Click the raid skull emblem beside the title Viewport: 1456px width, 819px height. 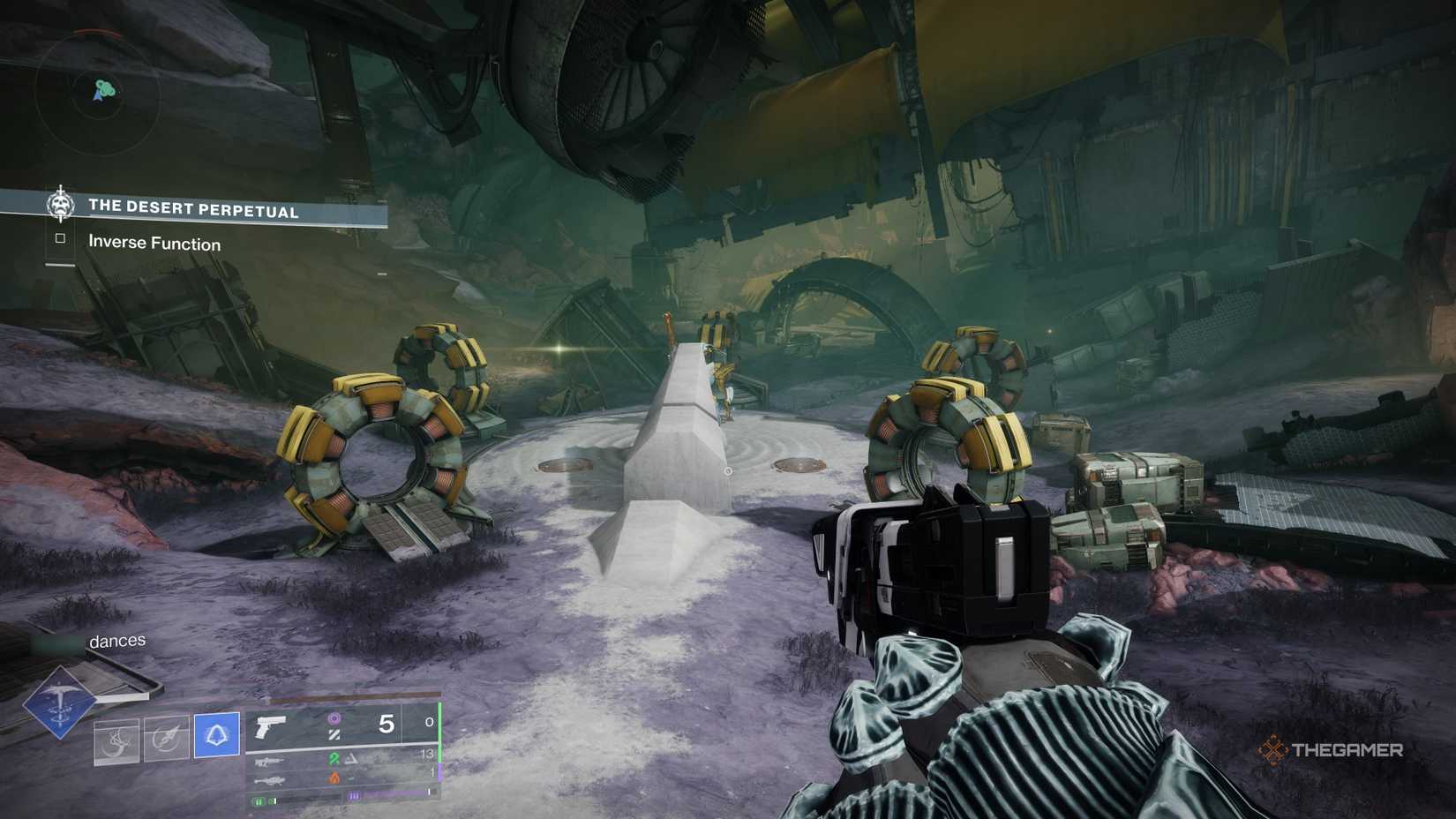[x=60, y=207]
